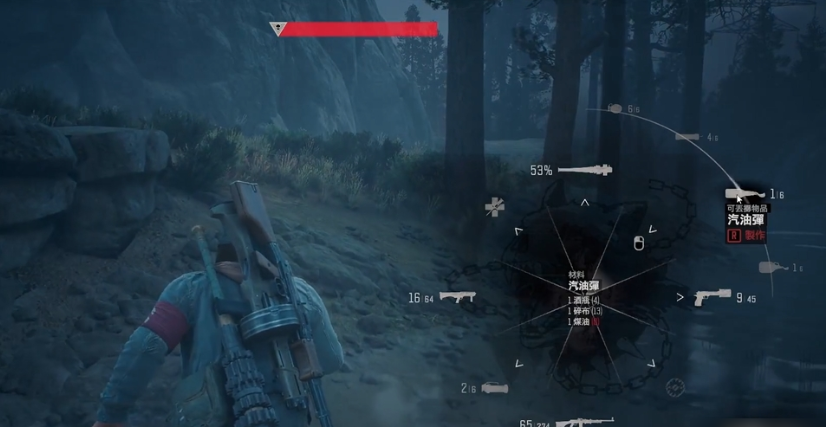826x427 pixels.
Task: Select the pistol sidearm in the wheel
Action: (x=711, y=297)
